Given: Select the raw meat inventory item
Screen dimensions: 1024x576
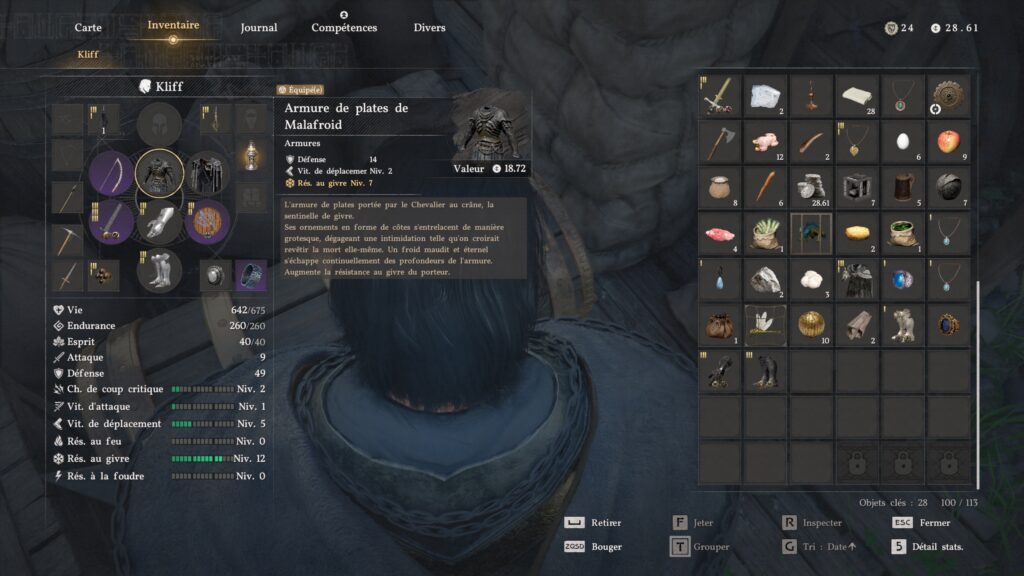Looking at the screenshot, I should 720,233.
